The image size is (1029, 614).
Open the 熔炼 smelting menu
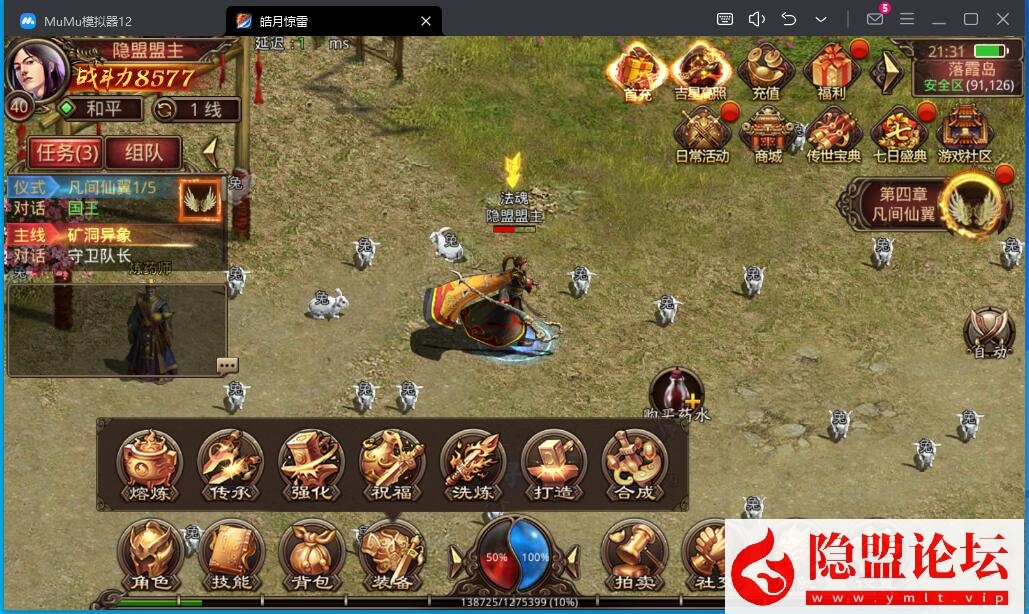click(x=149, y=465)
